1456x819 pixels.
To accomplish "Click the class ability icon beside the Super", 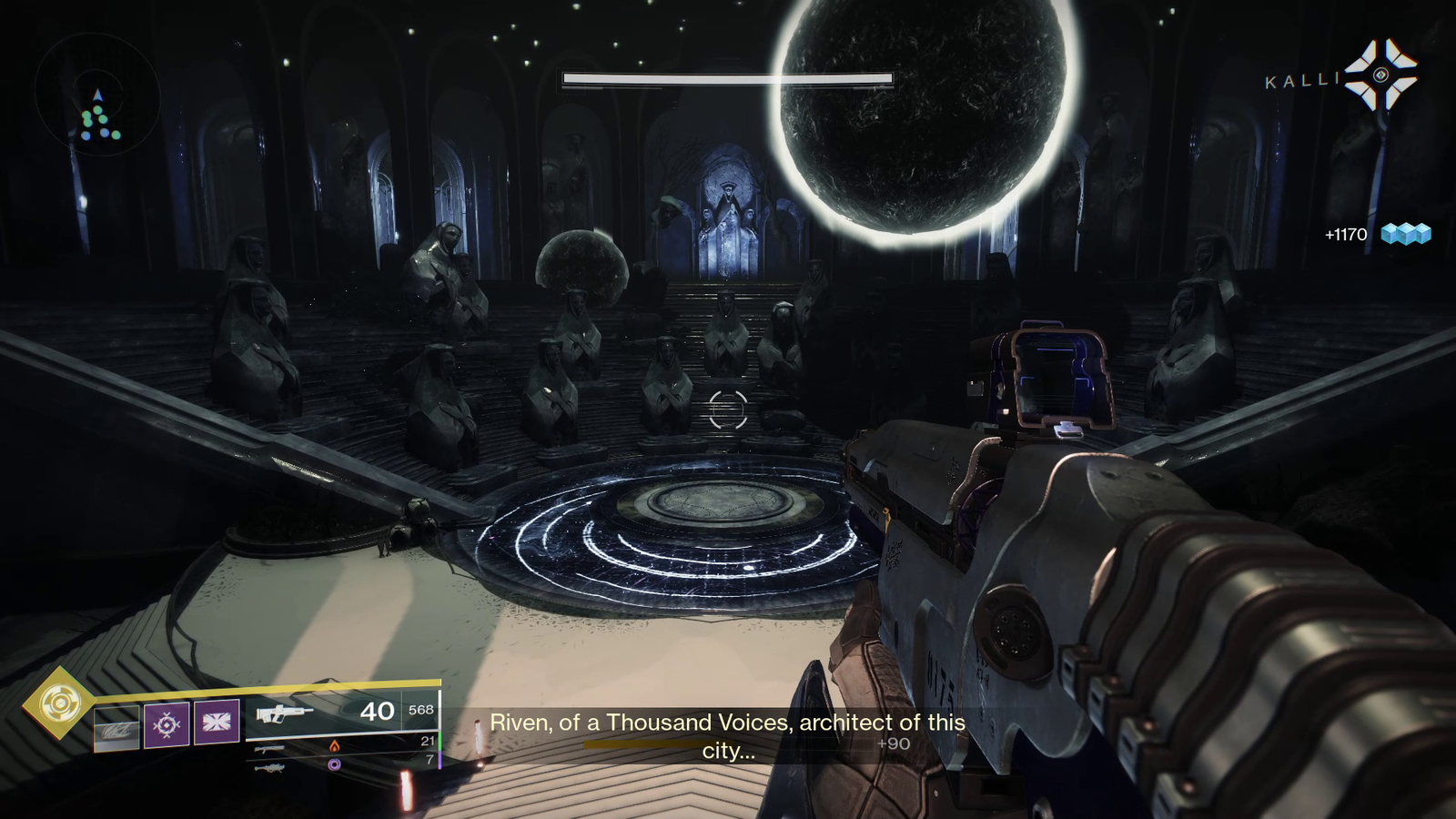I will [115, 725].
